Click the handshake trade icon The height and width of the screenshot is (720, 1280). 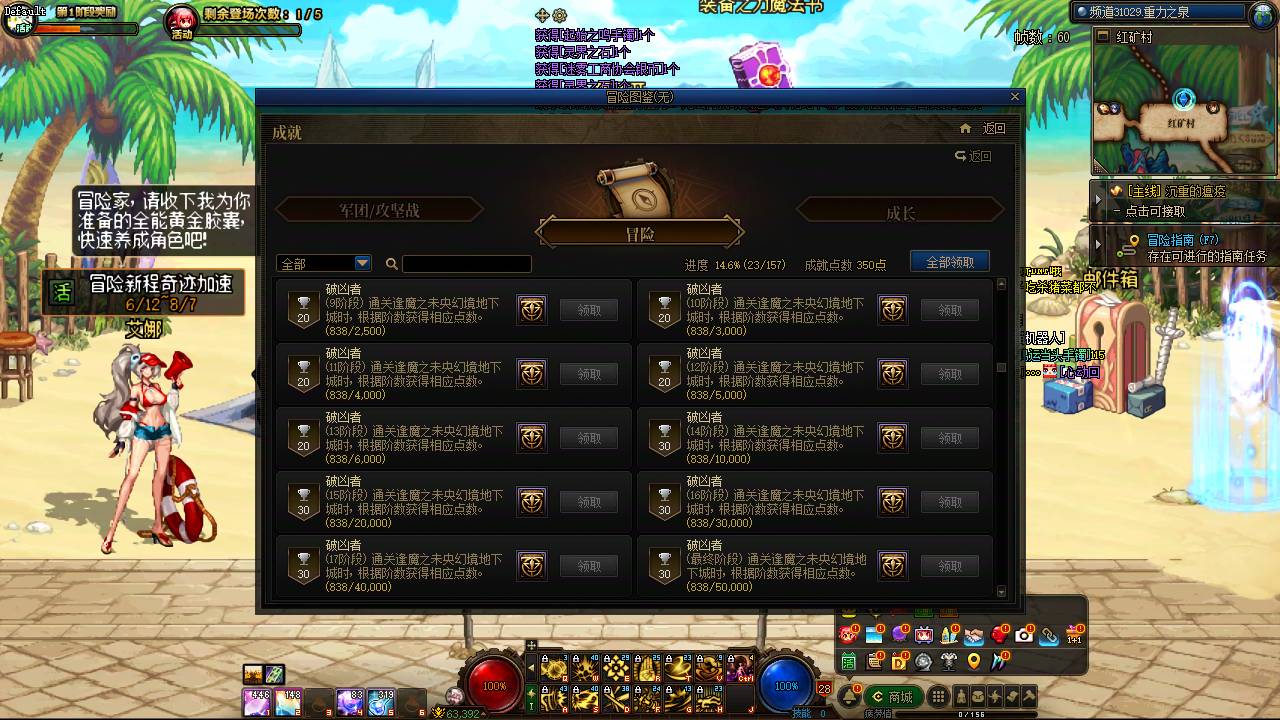[x=974, y=634]
